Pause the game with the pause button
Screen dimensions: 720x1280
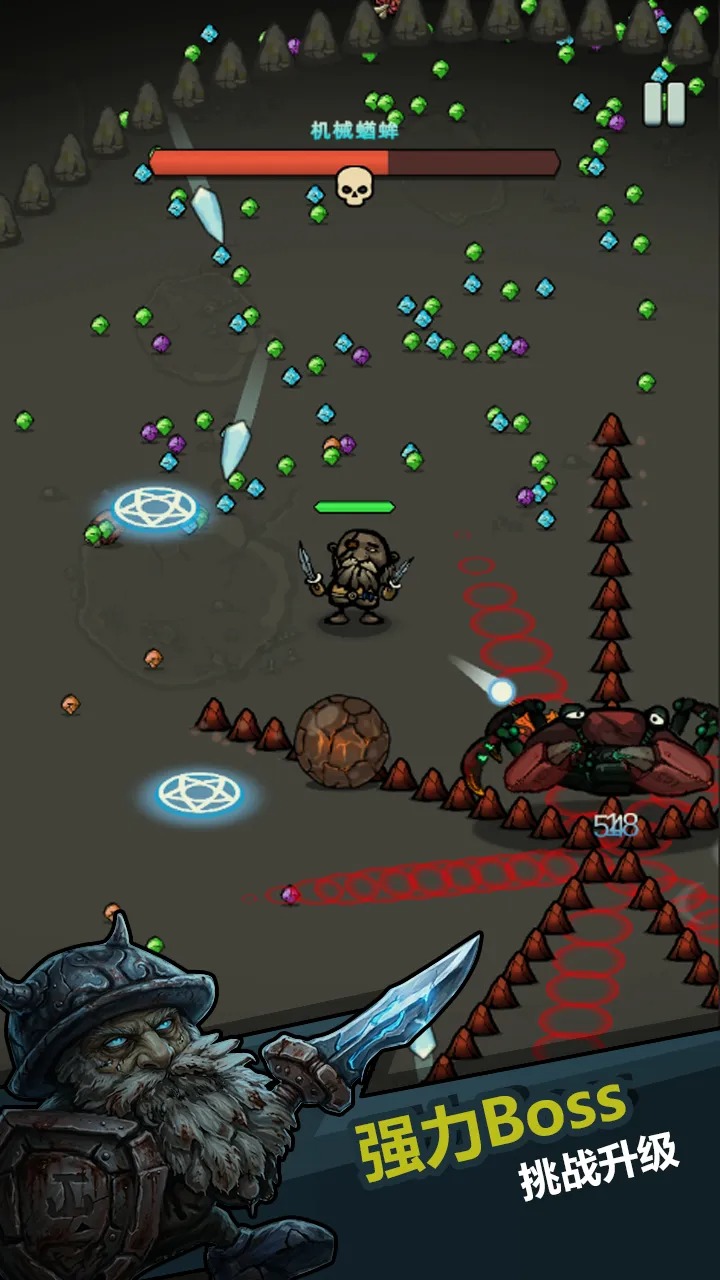664,103
